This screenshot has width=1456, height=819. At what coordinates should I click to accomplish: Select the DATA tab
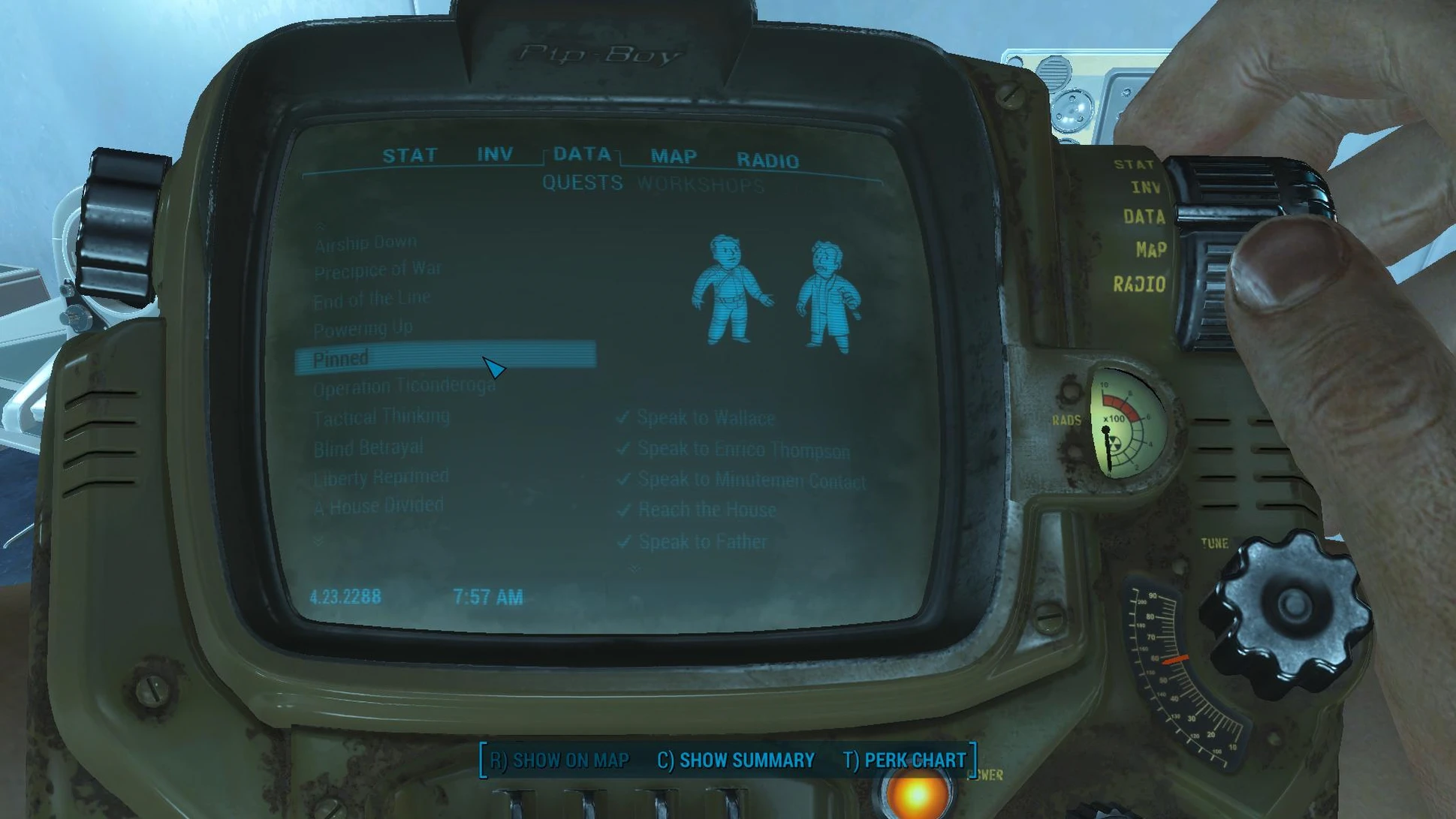(582, 154)
